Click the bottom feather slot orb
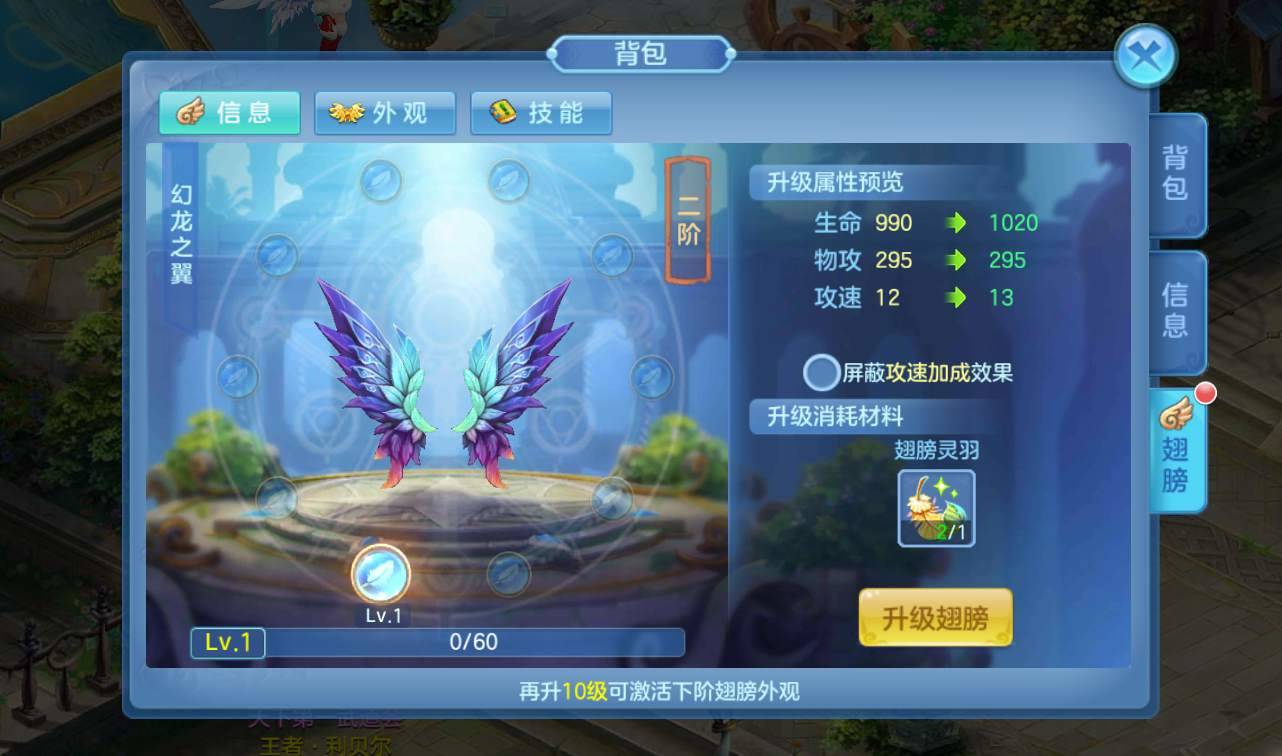 (x=510, y=573)
